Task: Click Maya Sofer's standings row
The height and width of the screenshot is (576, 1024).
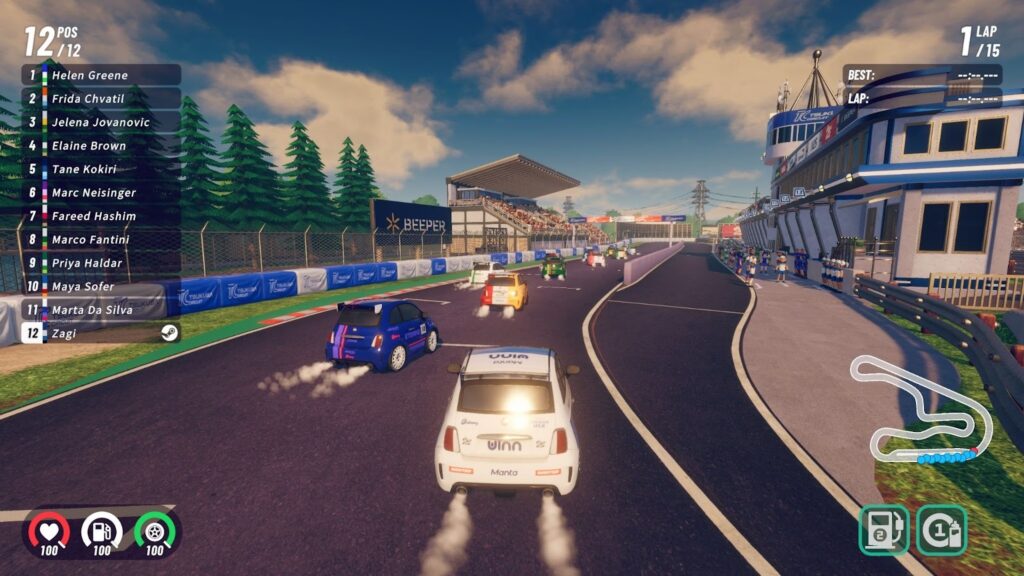Action: [x=101, y=286]
